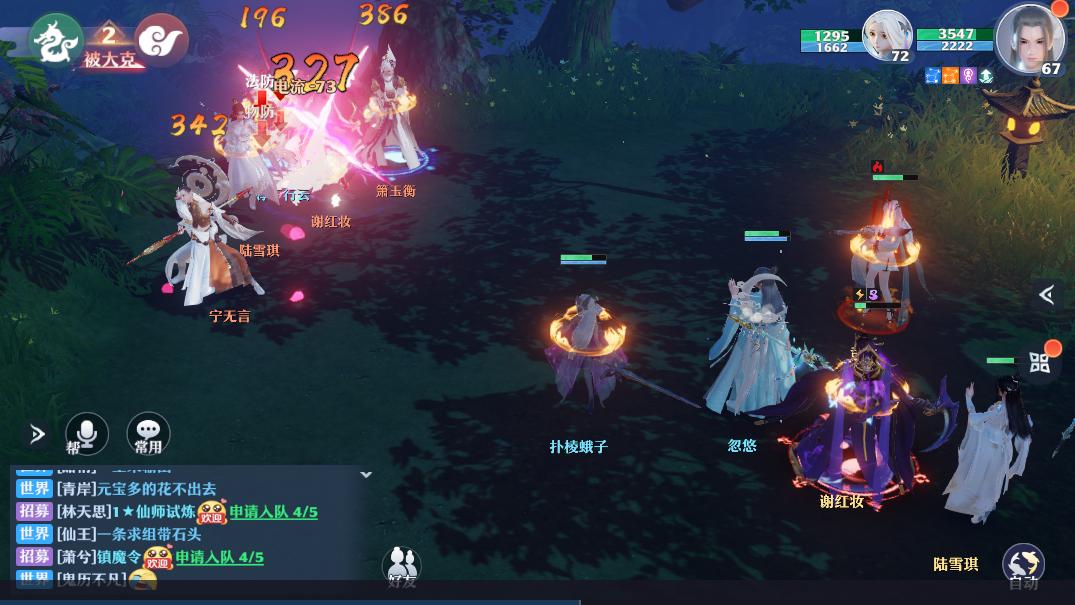Click the green dragon element icon
Image resolution: width=1075 pixels, height=605 pixels.
[55, 39]
